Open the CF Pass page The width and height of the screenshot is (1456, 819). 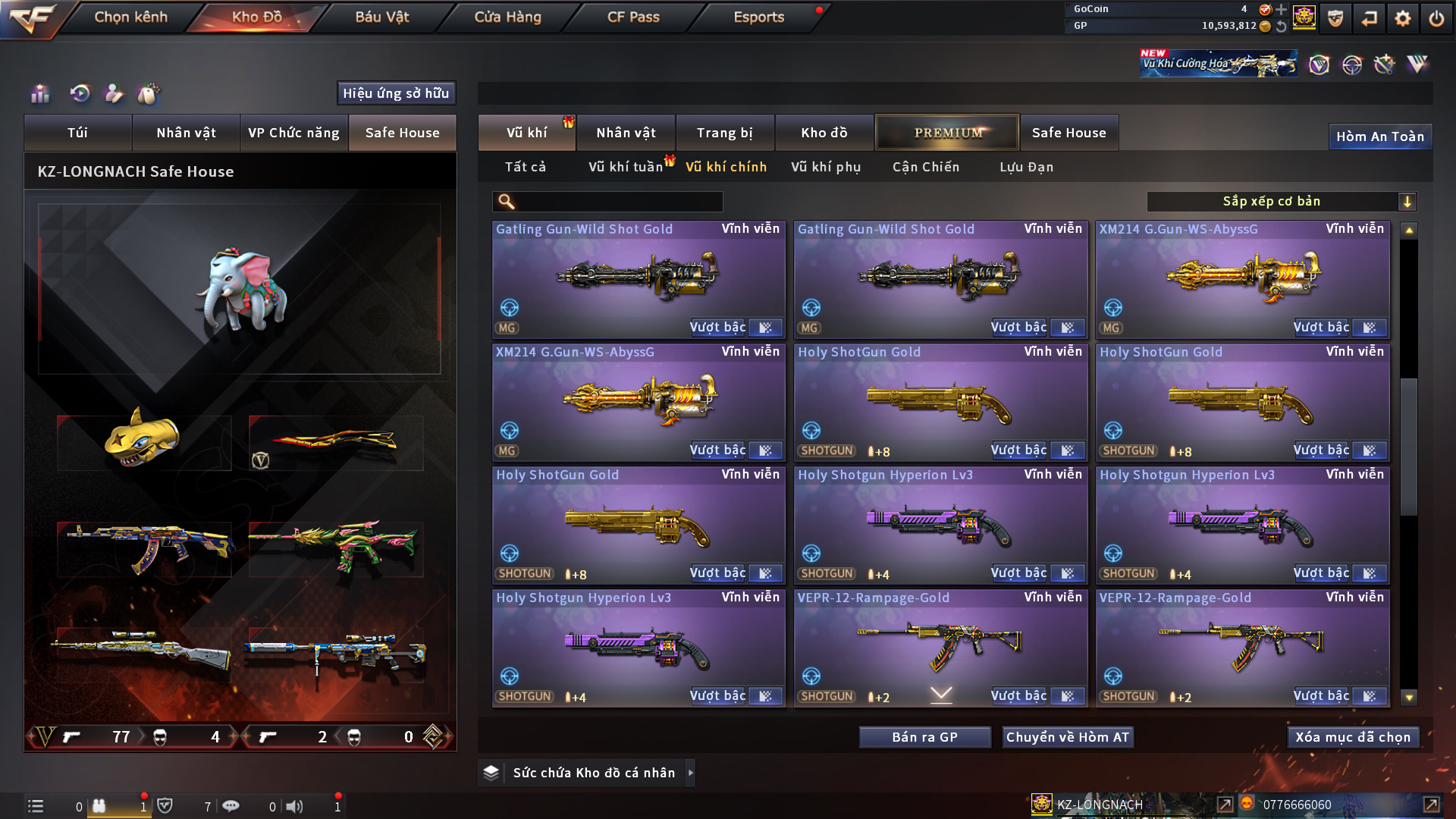tap(633, 17)
